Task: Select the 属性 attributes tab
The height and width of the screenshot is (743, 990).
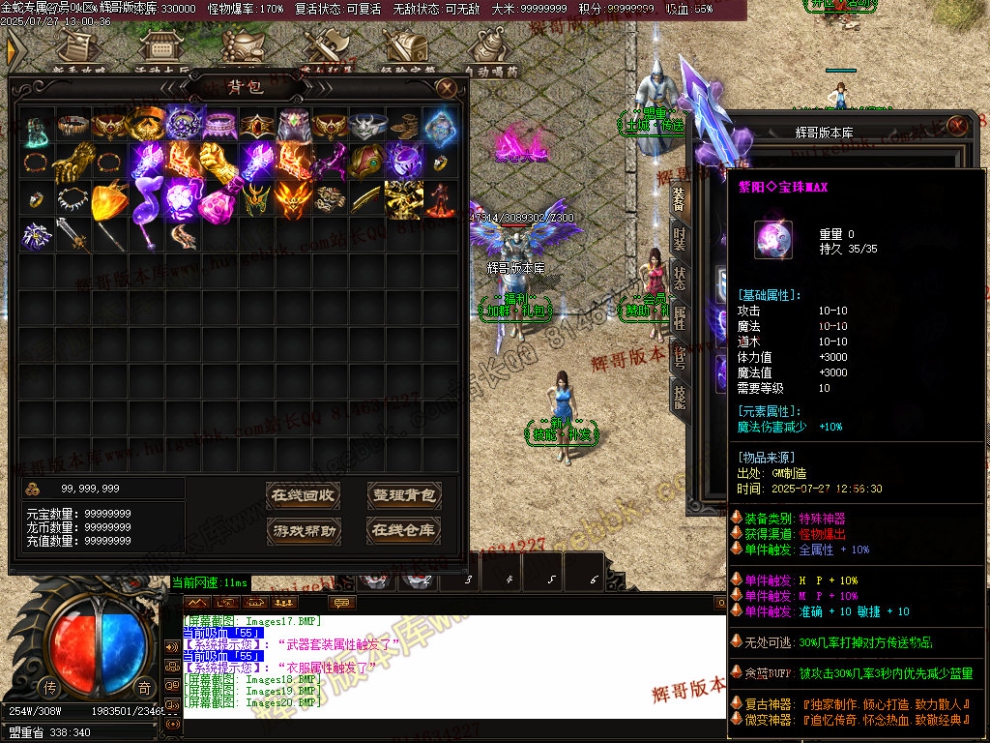Action: pyautogui.click(x=679, y=316)
